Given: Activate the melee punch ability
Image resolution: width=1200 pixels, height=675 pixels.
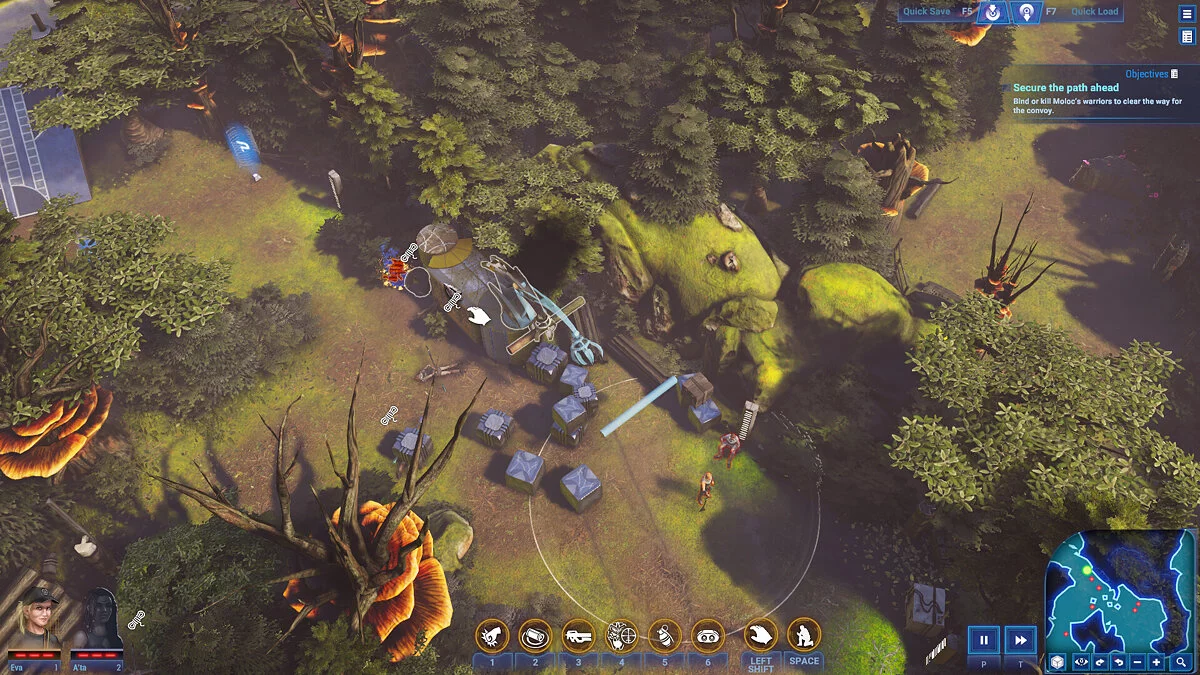Looking at the screenshot, I should [492, 634].
